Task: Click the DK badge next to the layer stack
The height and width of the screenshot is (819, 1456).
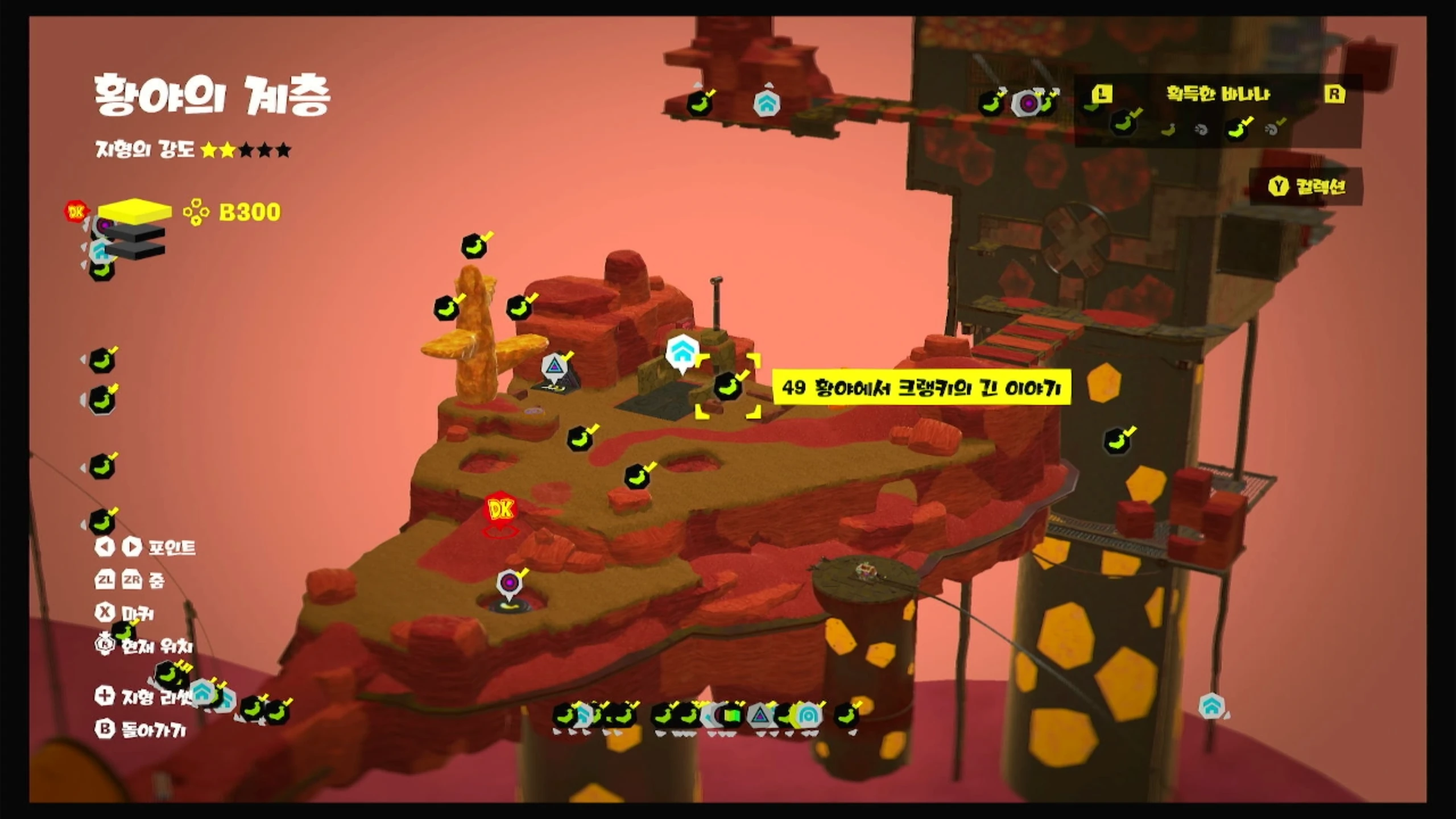Action: tap(76, 212)
